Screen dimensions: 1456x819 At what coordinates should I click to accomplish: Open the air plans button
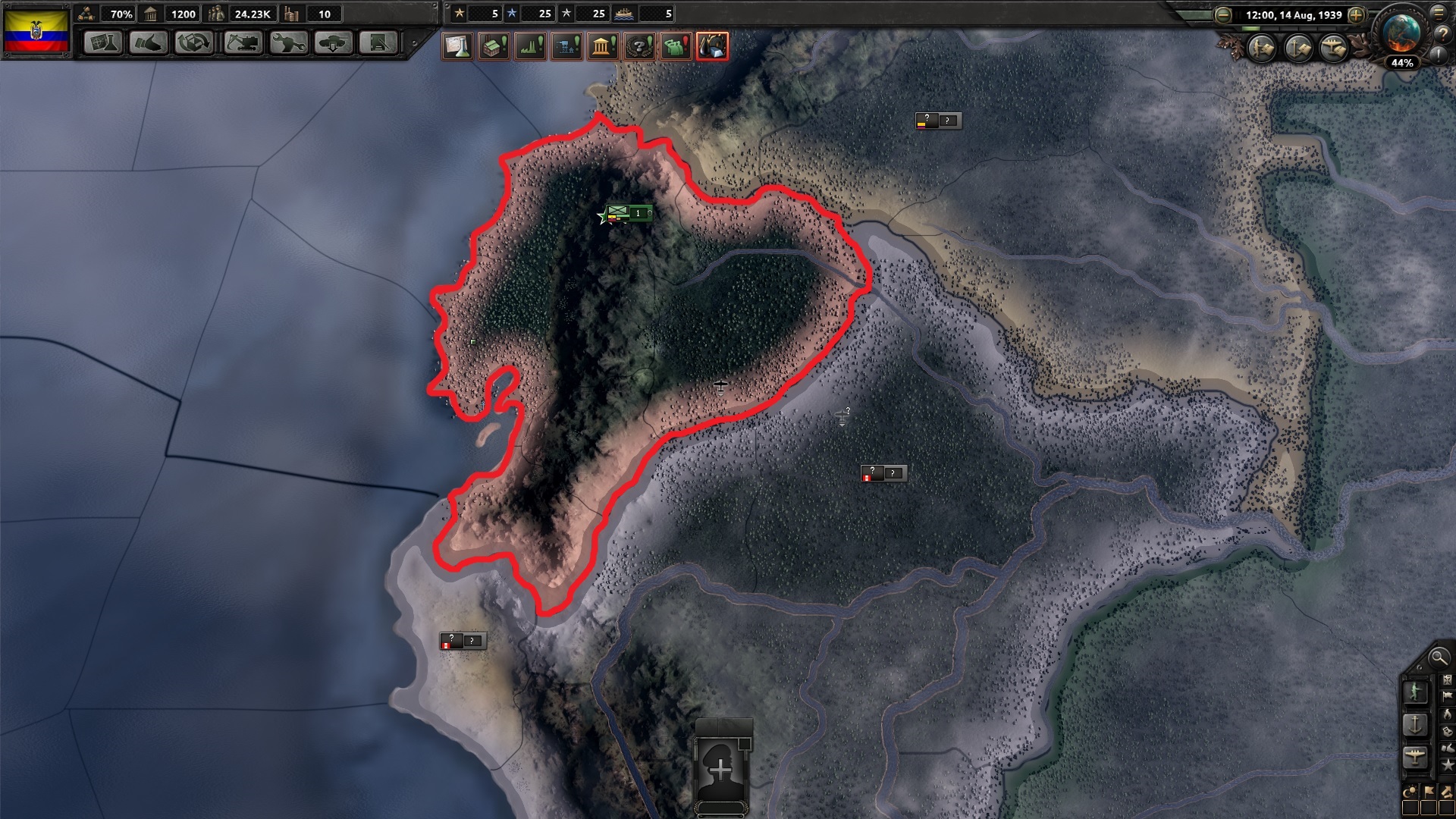tap(1332, 49)
